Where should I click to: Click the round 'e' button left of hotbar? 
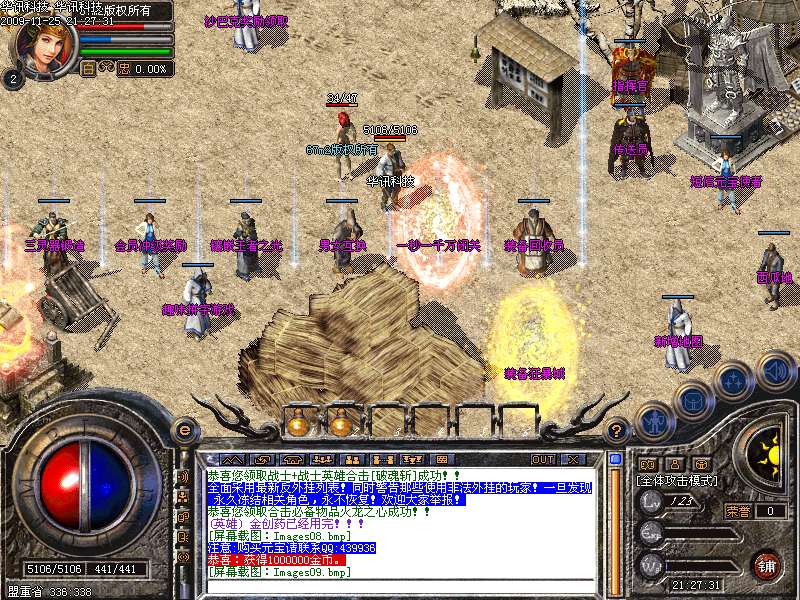coord(183,430)
